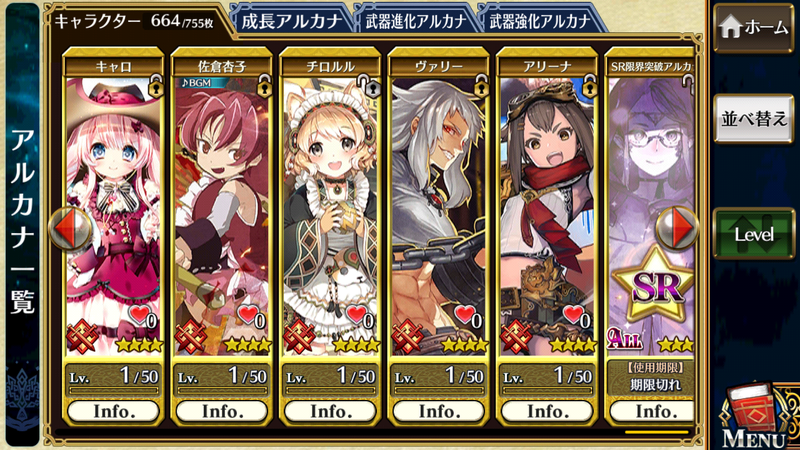Show the next page with right arrow
This screenshot has height=450, width=800.
pos(681,229)
